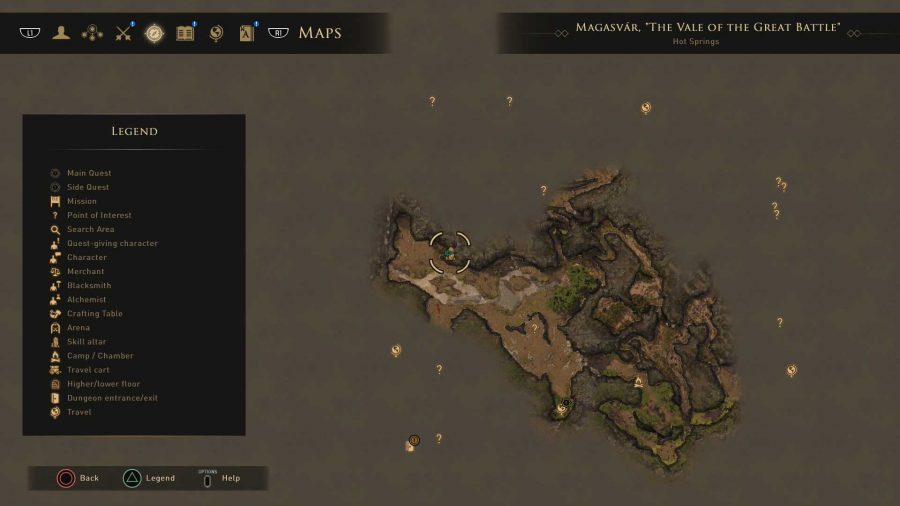900x506 pixels.
Task: Select the camp tent marker on the map
Action: (x=638, y=381)
